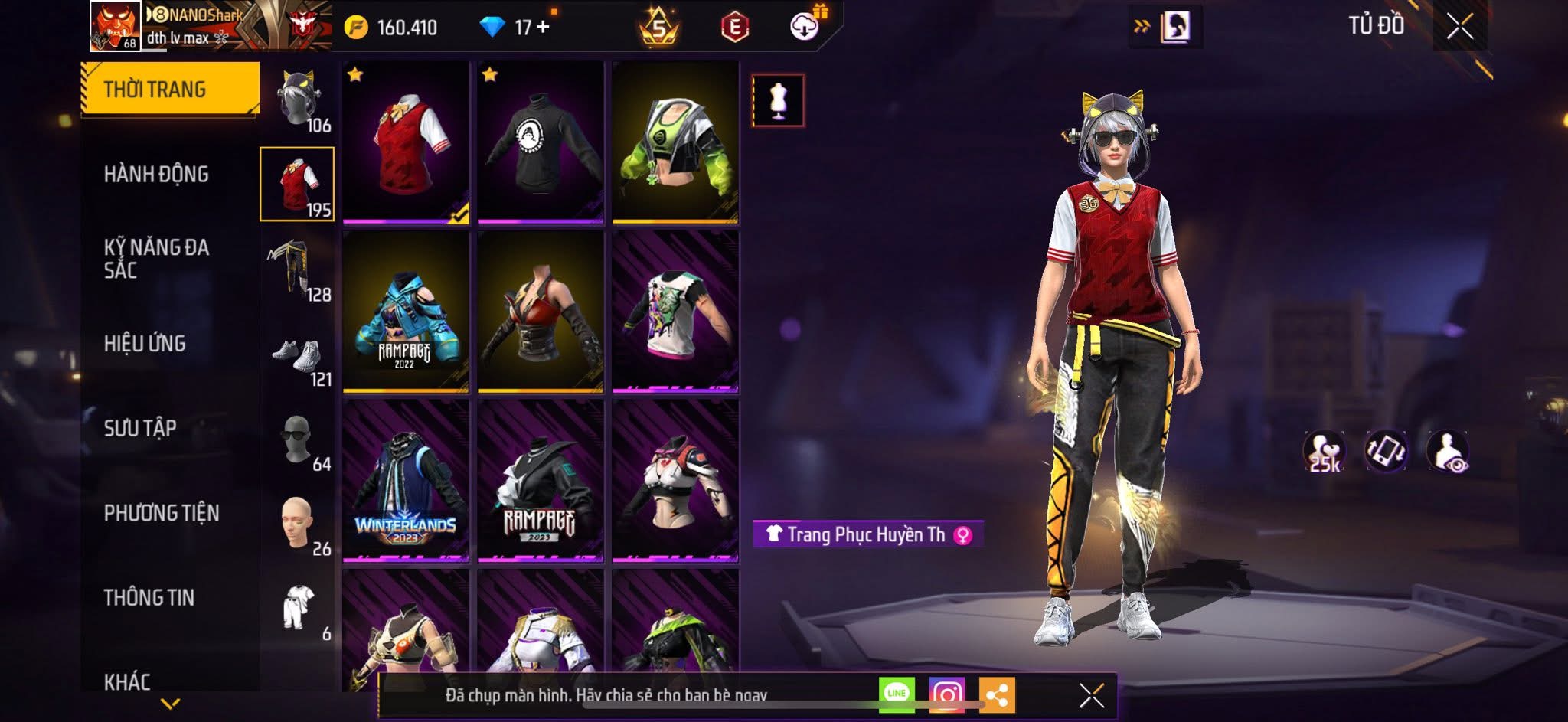
Task: Share screenshot to Instagram
Action: 946,694
